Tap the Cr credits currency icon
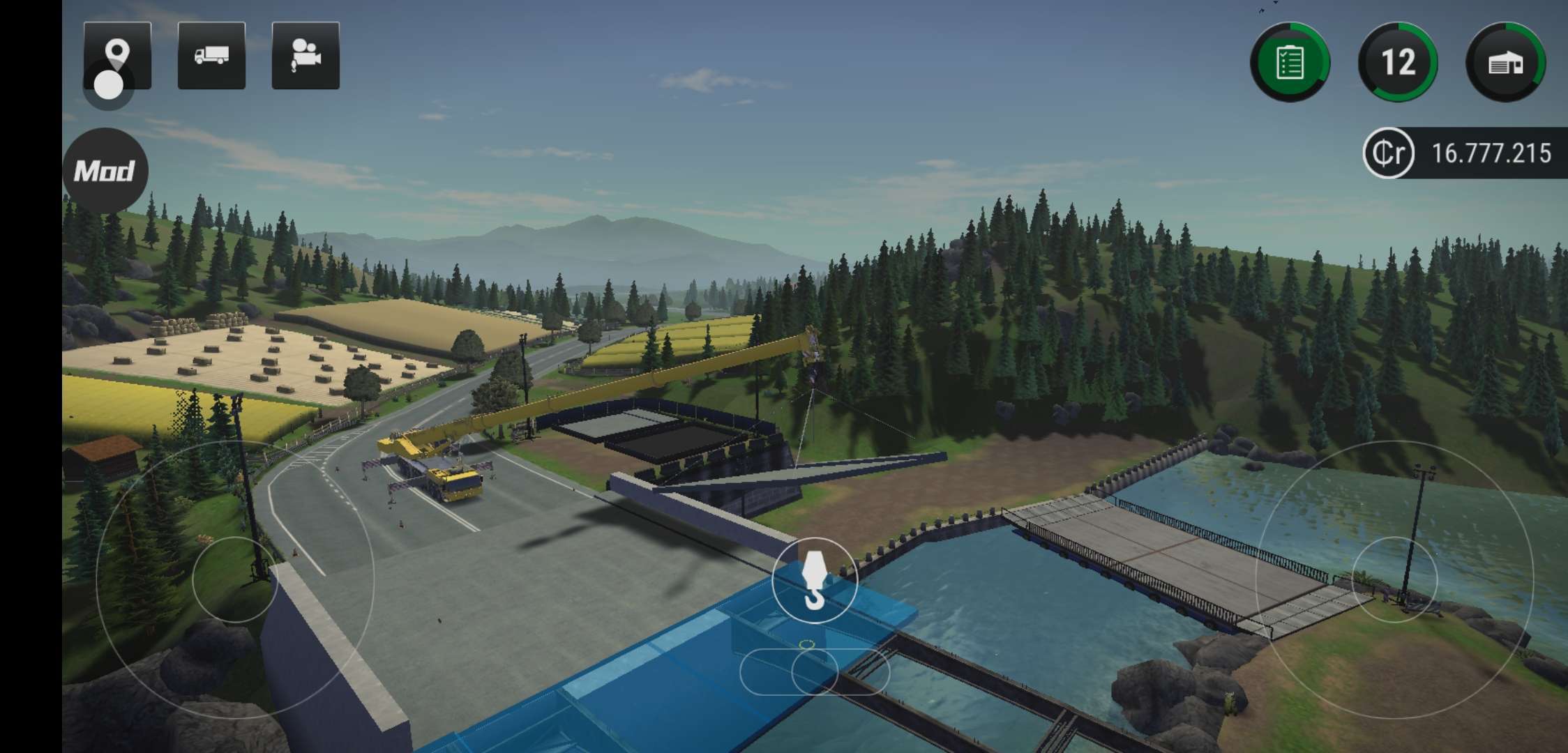This screenshot has height=753, width=1568. [1388, 153]
